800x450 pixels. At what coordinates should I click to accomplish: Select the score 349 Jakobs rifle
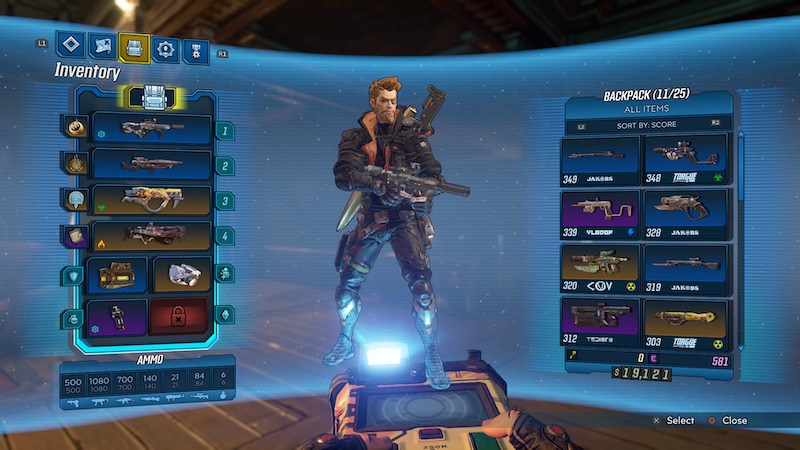pos(601,159)
